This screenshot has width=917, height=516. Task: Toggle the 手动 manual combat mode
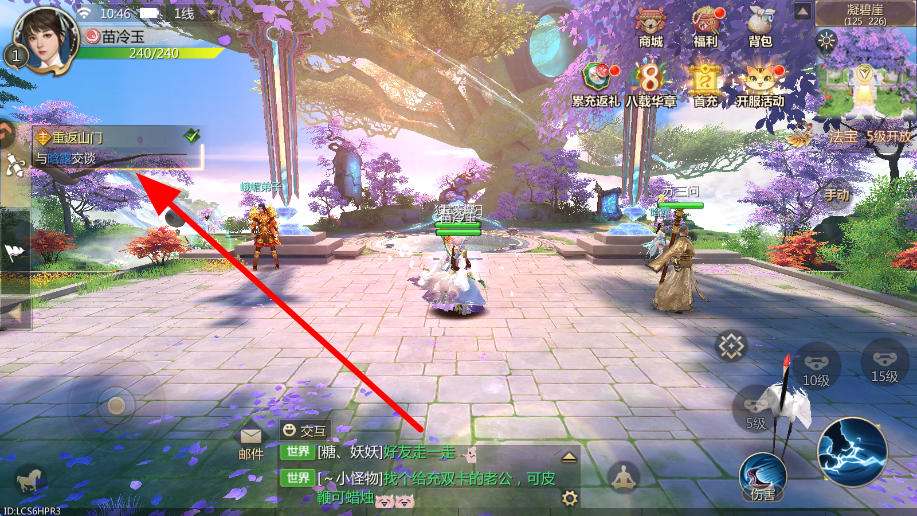tap(836, 193)
